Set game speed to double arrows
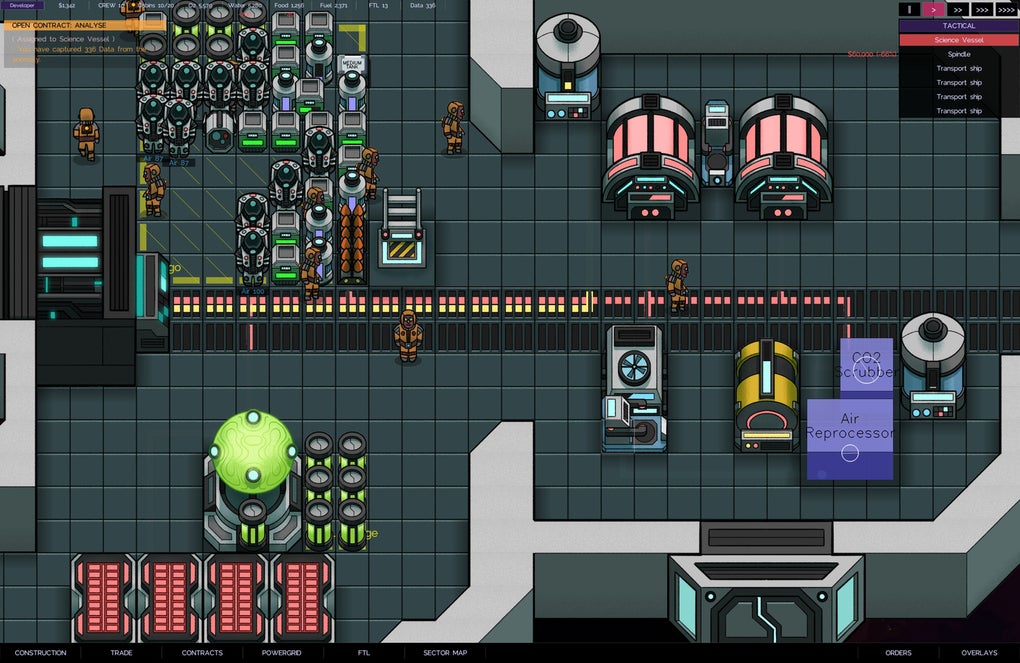 click(957, 9)
